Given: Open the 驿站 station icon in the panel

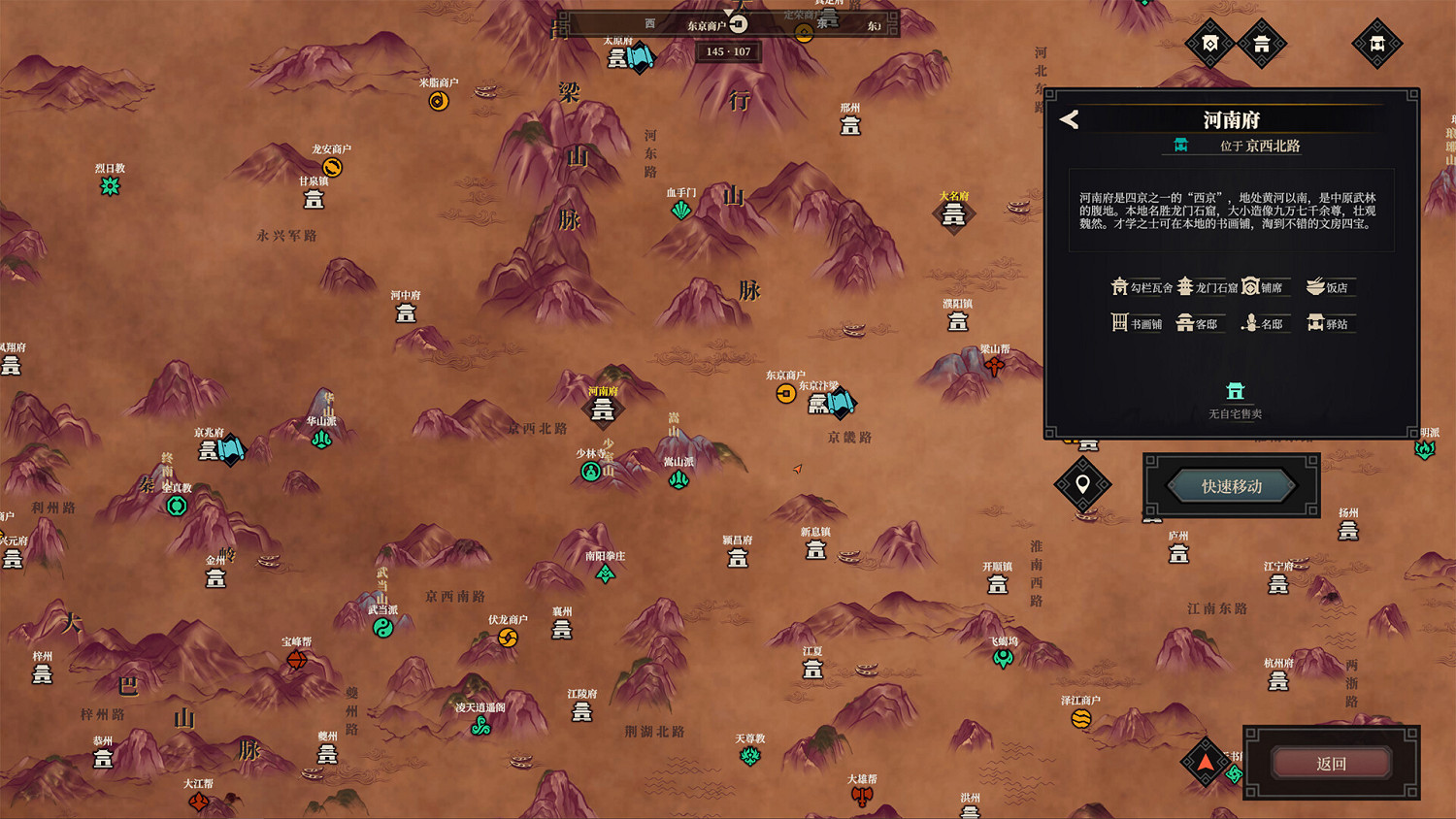Looking at the screenshot, I should (1315, 322).
